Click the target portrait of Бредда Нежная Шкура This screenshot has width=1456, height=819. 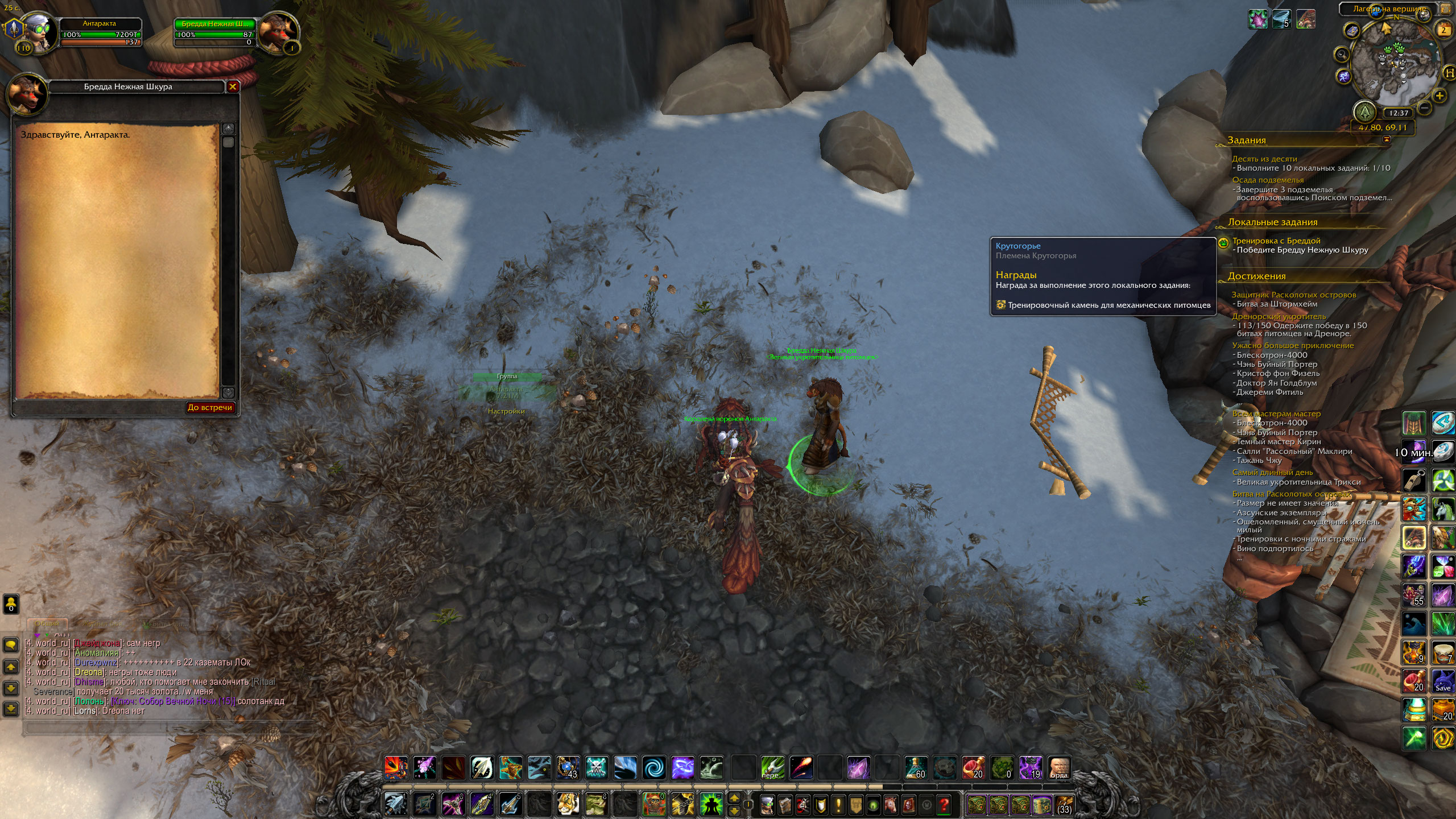pyautogui.click(x=278, y=32)
